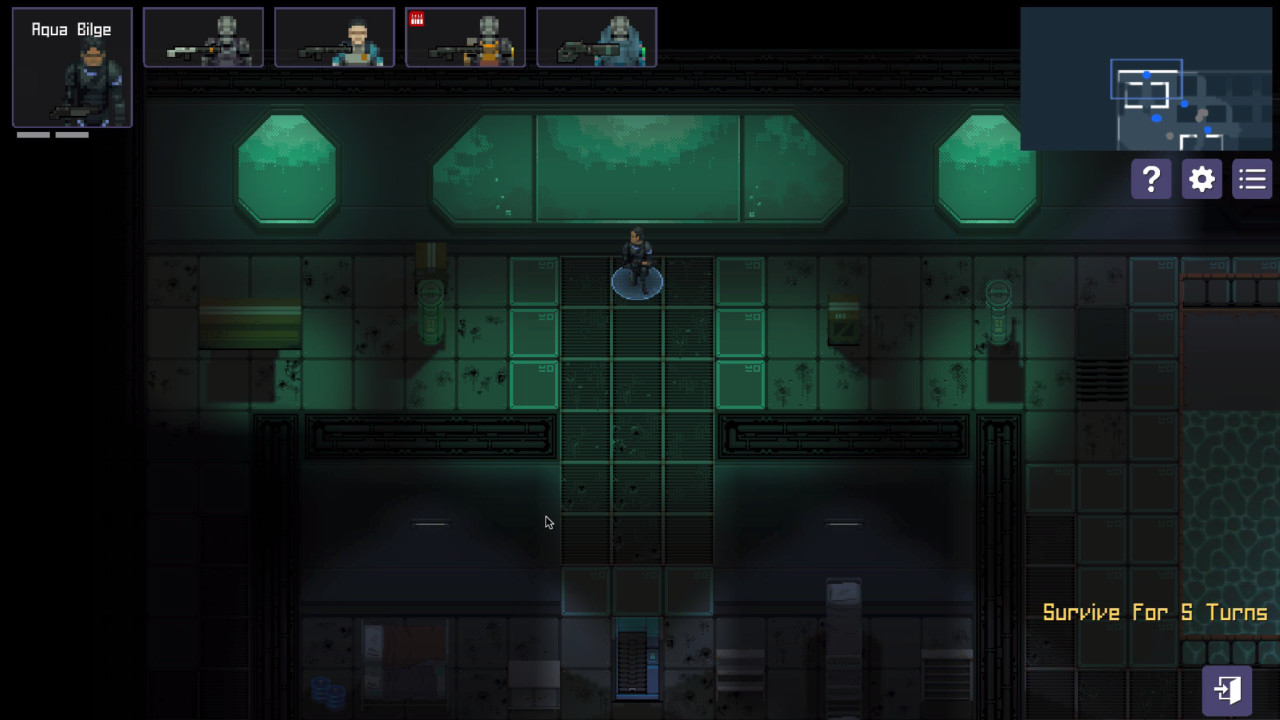Open the settings gear icon

click(1201, 179)
